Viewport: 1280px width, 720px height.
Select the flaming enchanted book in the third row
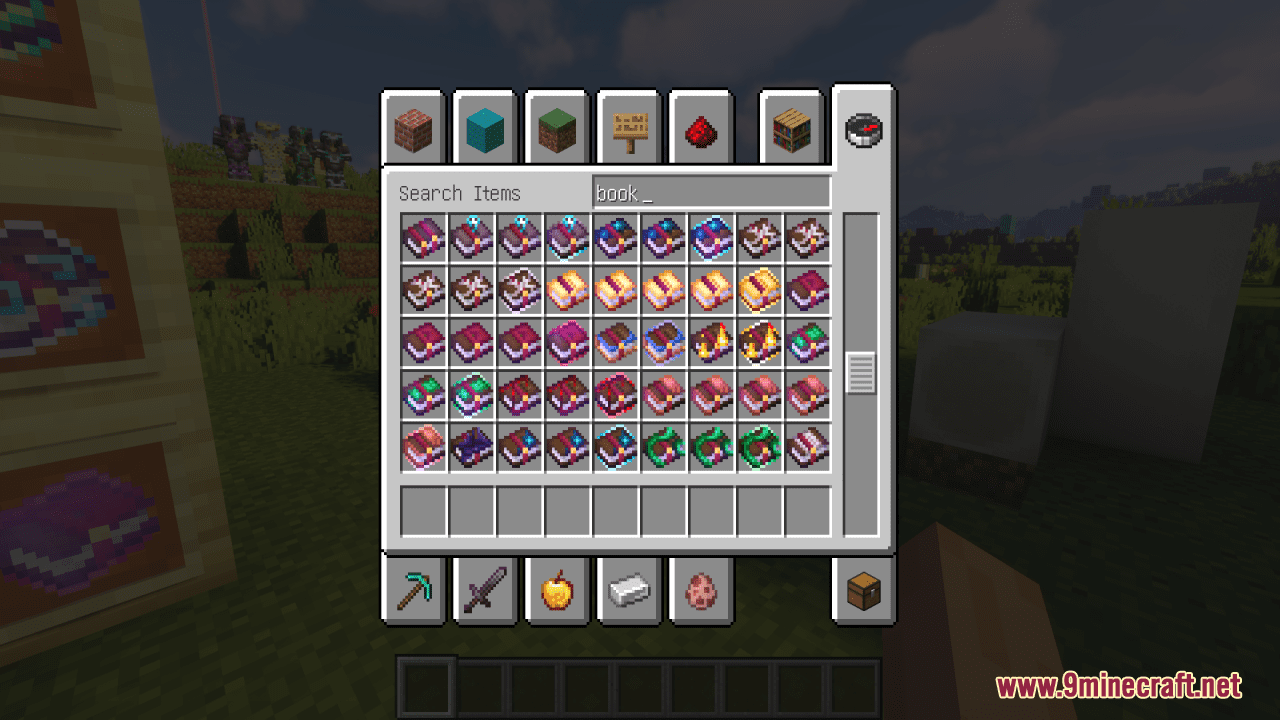point(711,342)
